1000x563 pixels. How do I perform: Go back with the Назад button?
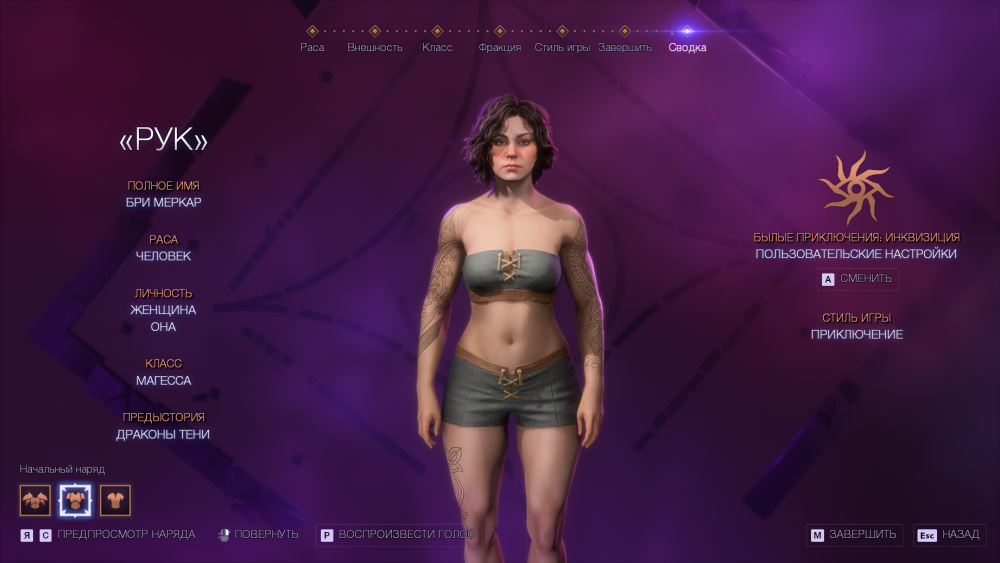tap(950, 535)
